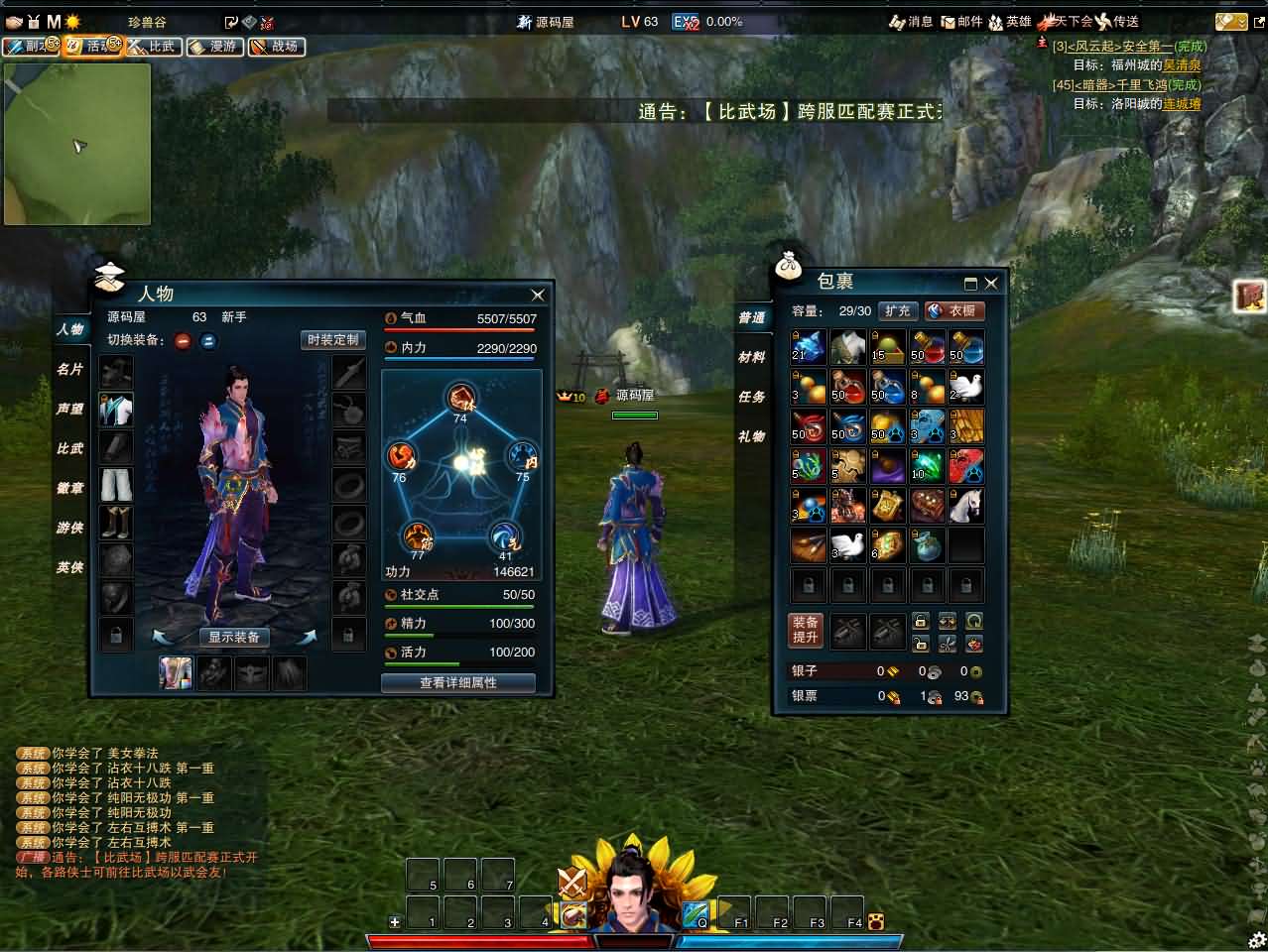The width and height of the screenshot is (1268, 952).
Task: Open the 徽章 badge tab
Action: 69,488
